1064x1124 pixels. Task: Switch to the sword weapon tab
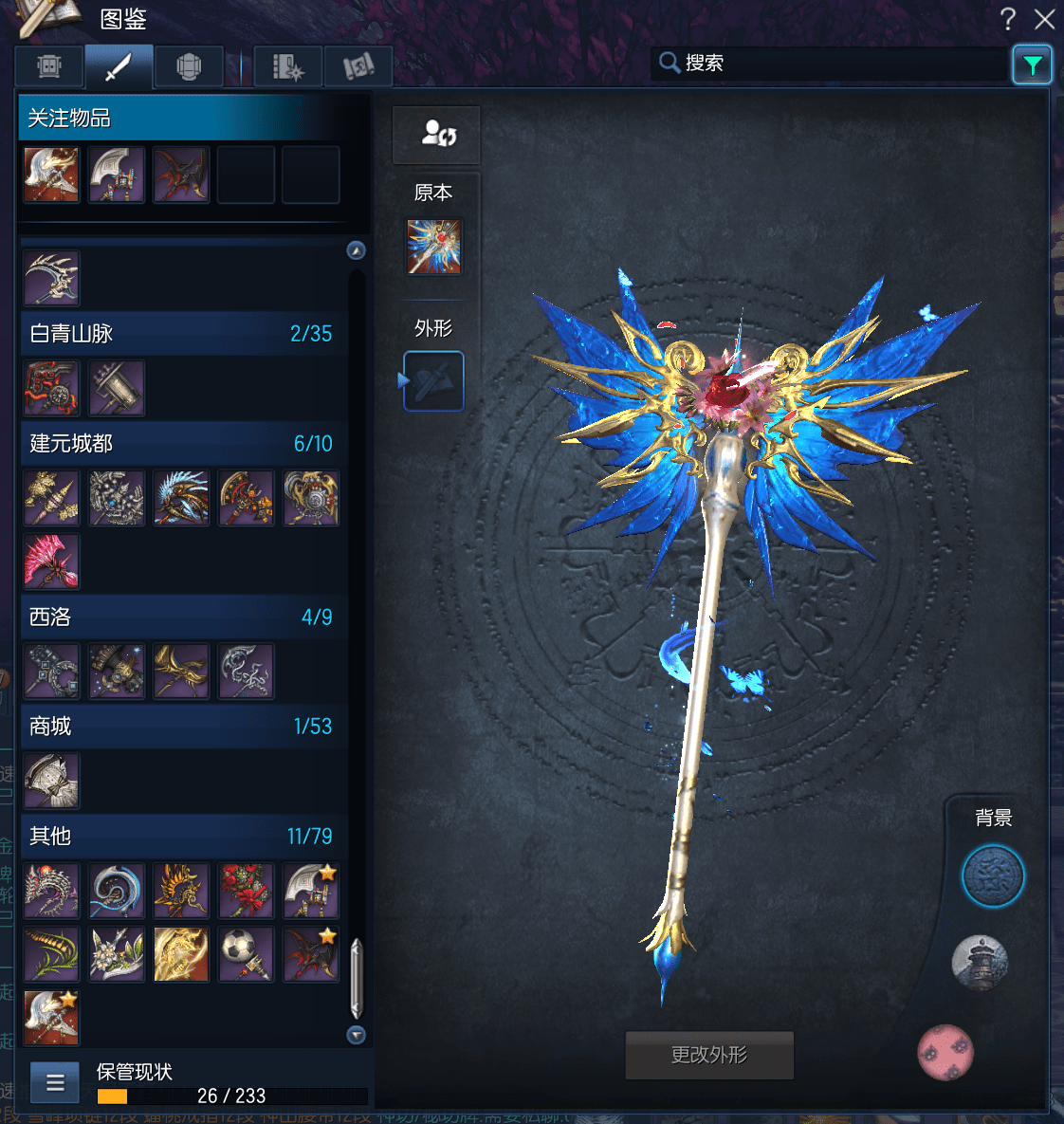(x=119, y=67)
